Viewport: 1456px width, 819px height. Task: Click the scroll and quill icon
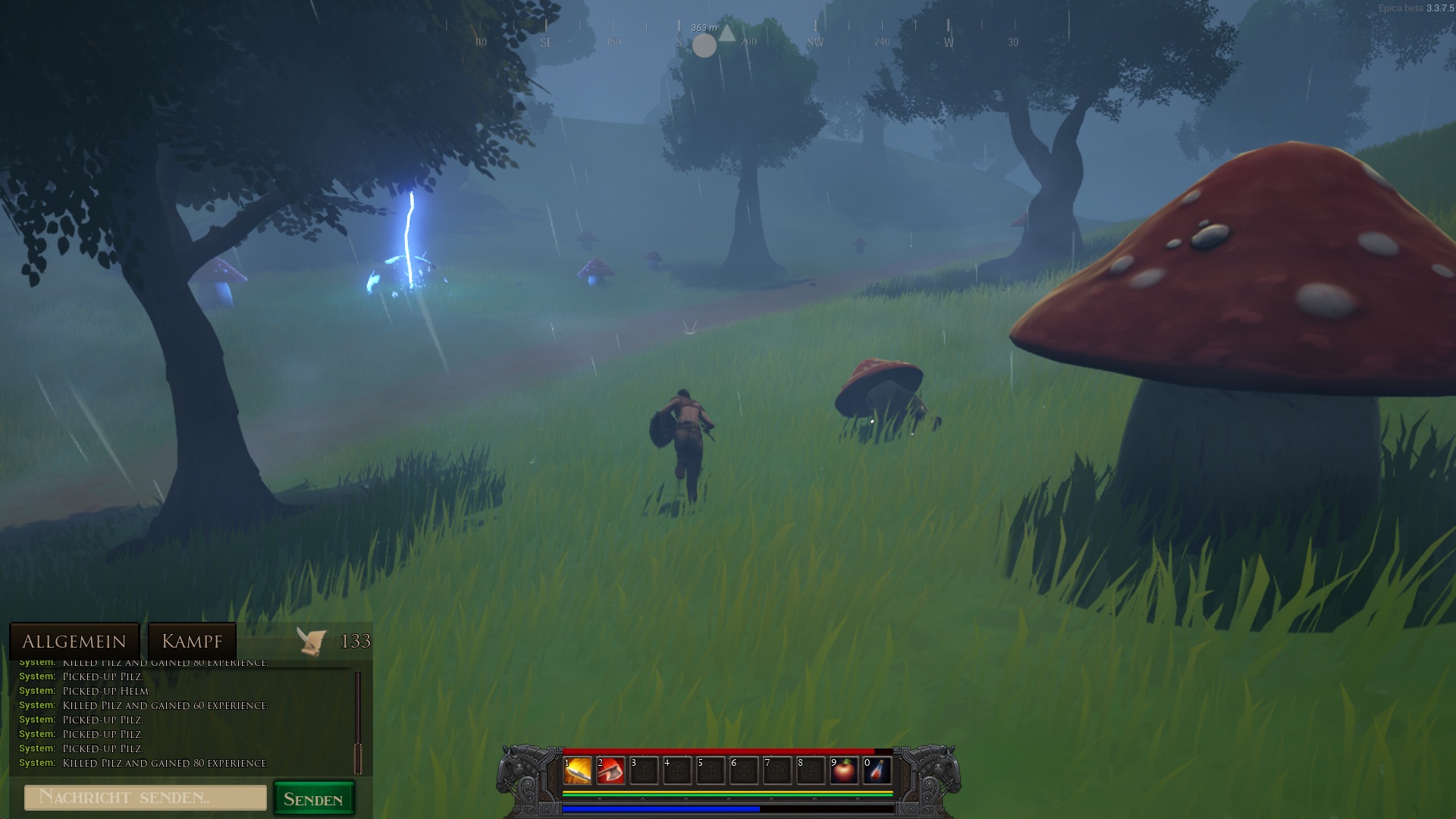click(x=312, y=642)
